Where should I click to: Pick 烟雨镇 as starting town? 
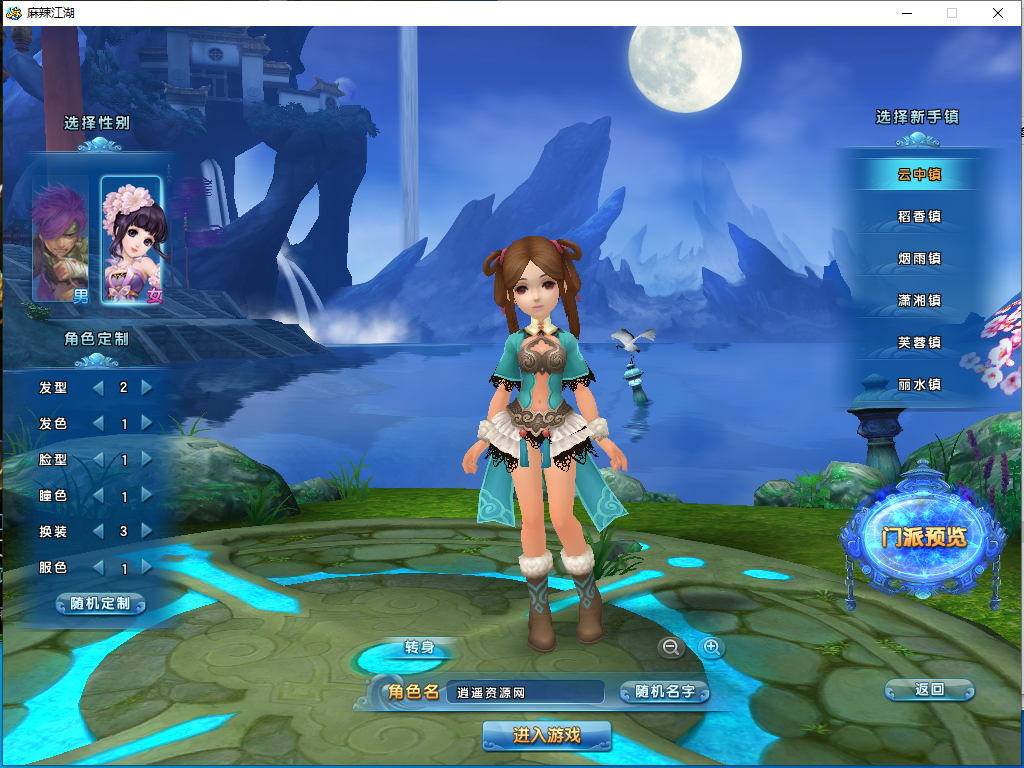[x=919, y=258]
